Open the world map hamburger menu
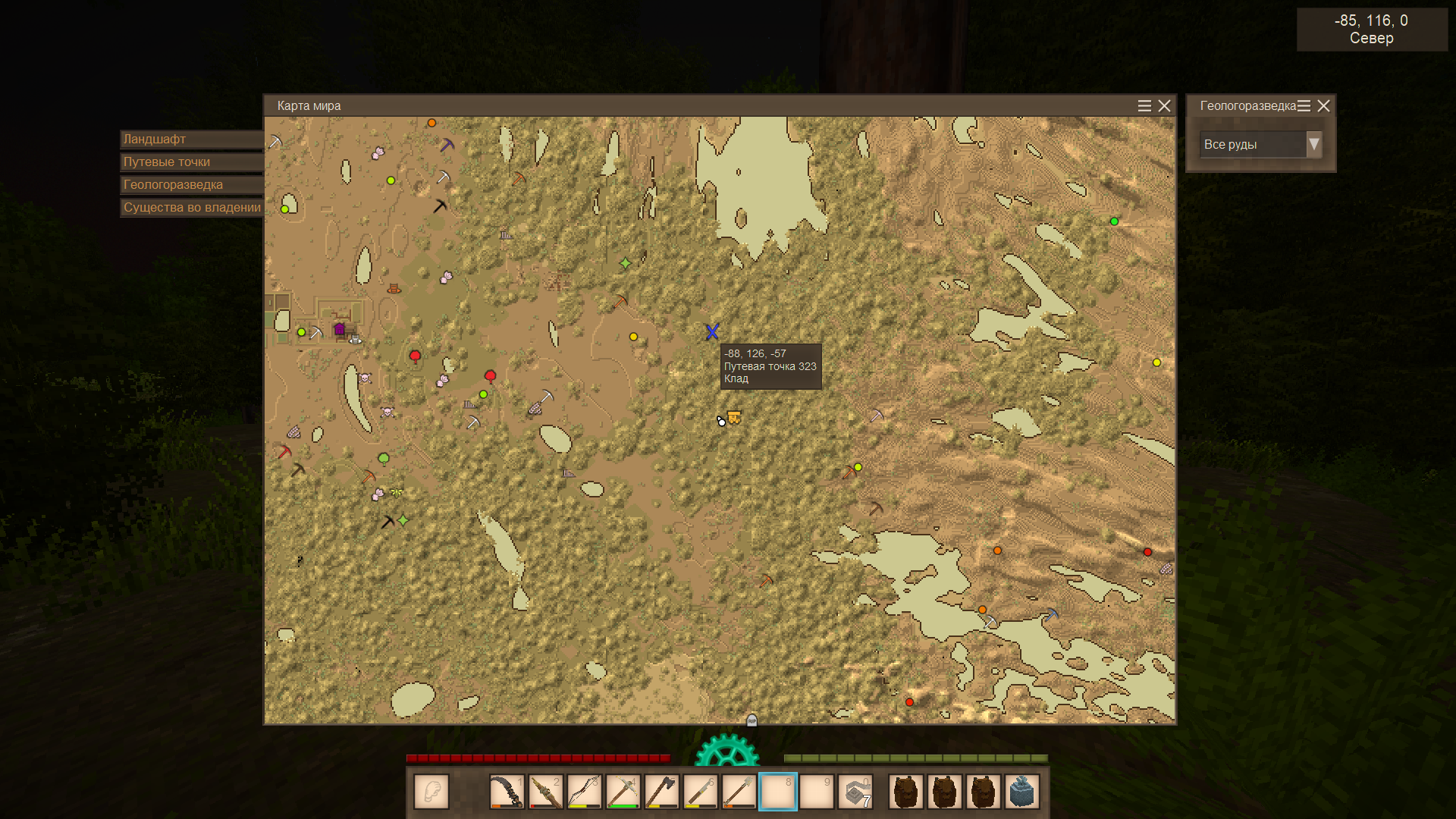This screenshot has width=1456, height=819. [1144, 106]
